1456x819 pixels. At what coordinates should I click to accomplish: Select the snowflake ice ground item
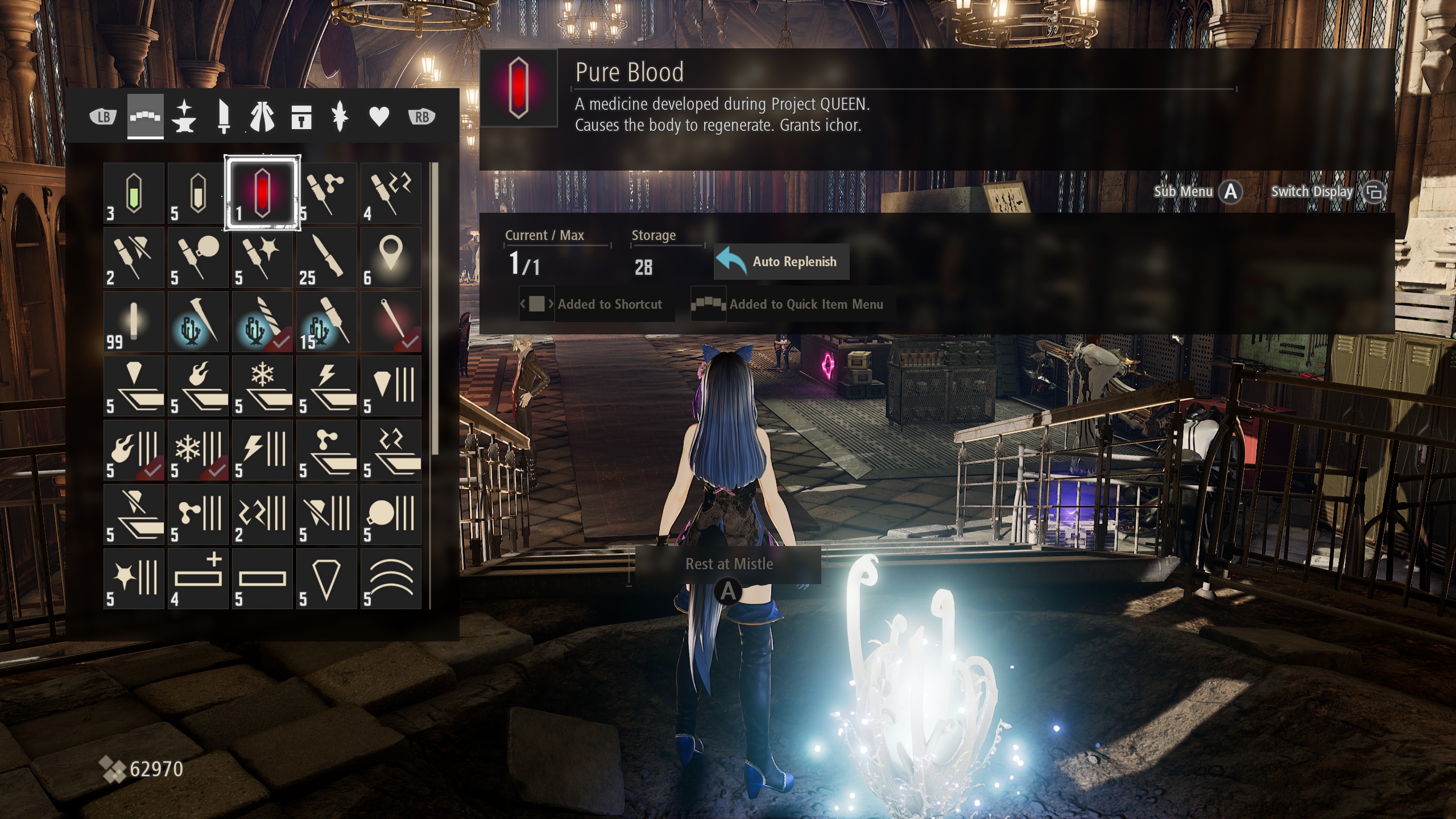pyautogui.click(x=262, y=386)
